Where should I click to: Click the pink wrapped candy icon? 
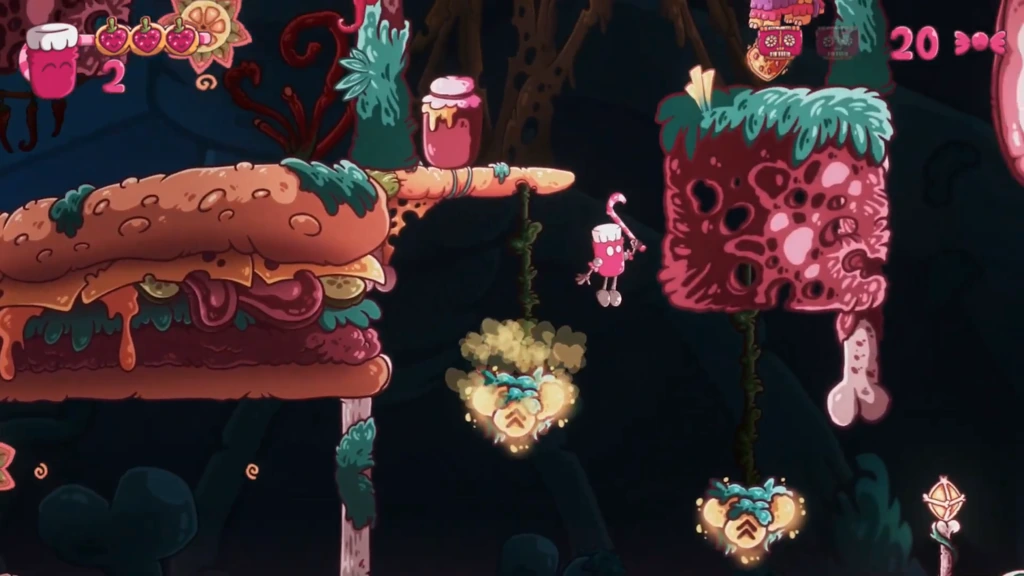pyautogui.click(x=979, y=42)
